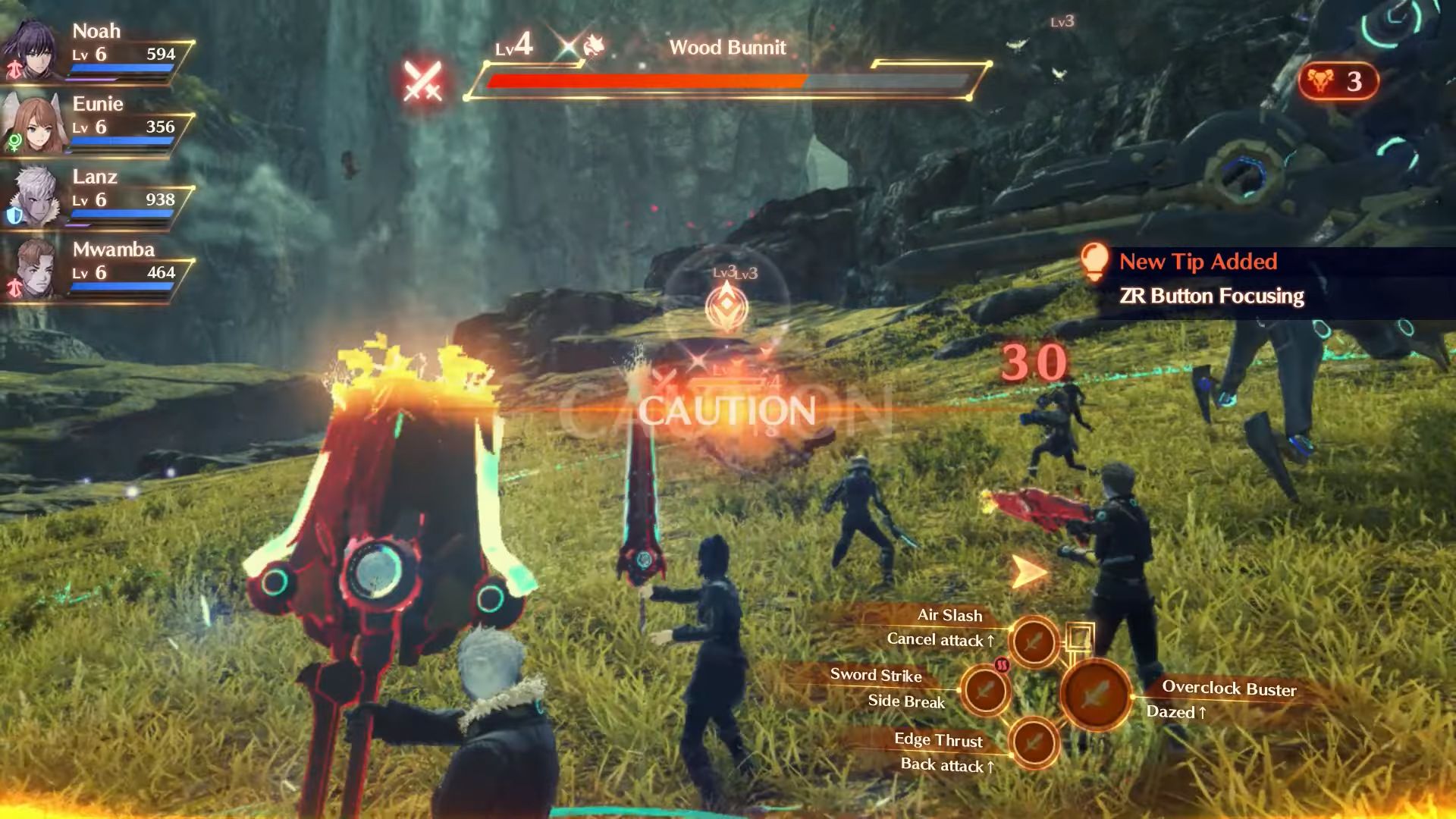Use the Sword Strike art
Screen dimensions: 1456x819
tap(985, 690)
